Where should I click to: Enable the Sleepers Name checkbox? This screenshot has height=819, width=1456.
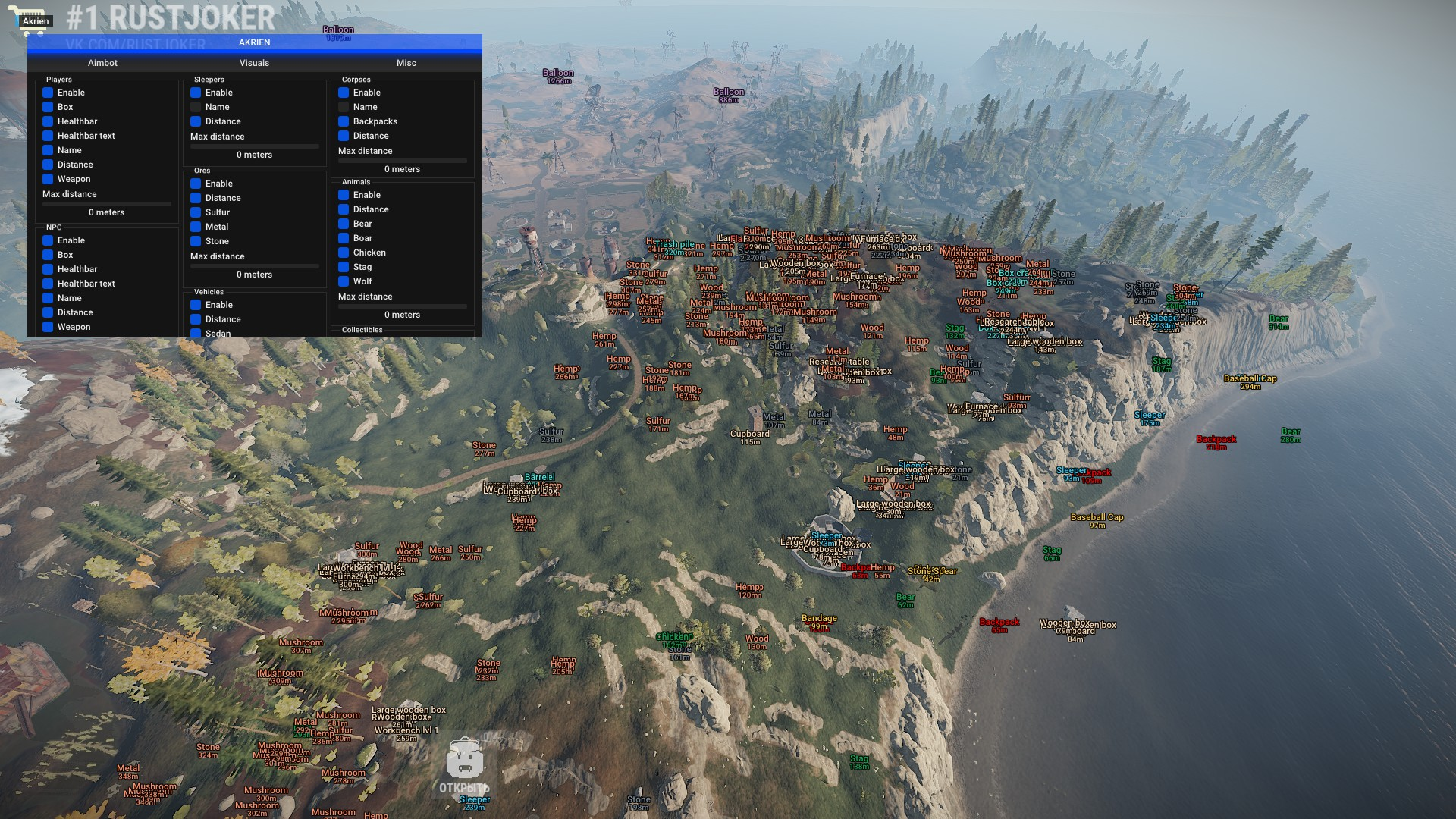(196, 107)
